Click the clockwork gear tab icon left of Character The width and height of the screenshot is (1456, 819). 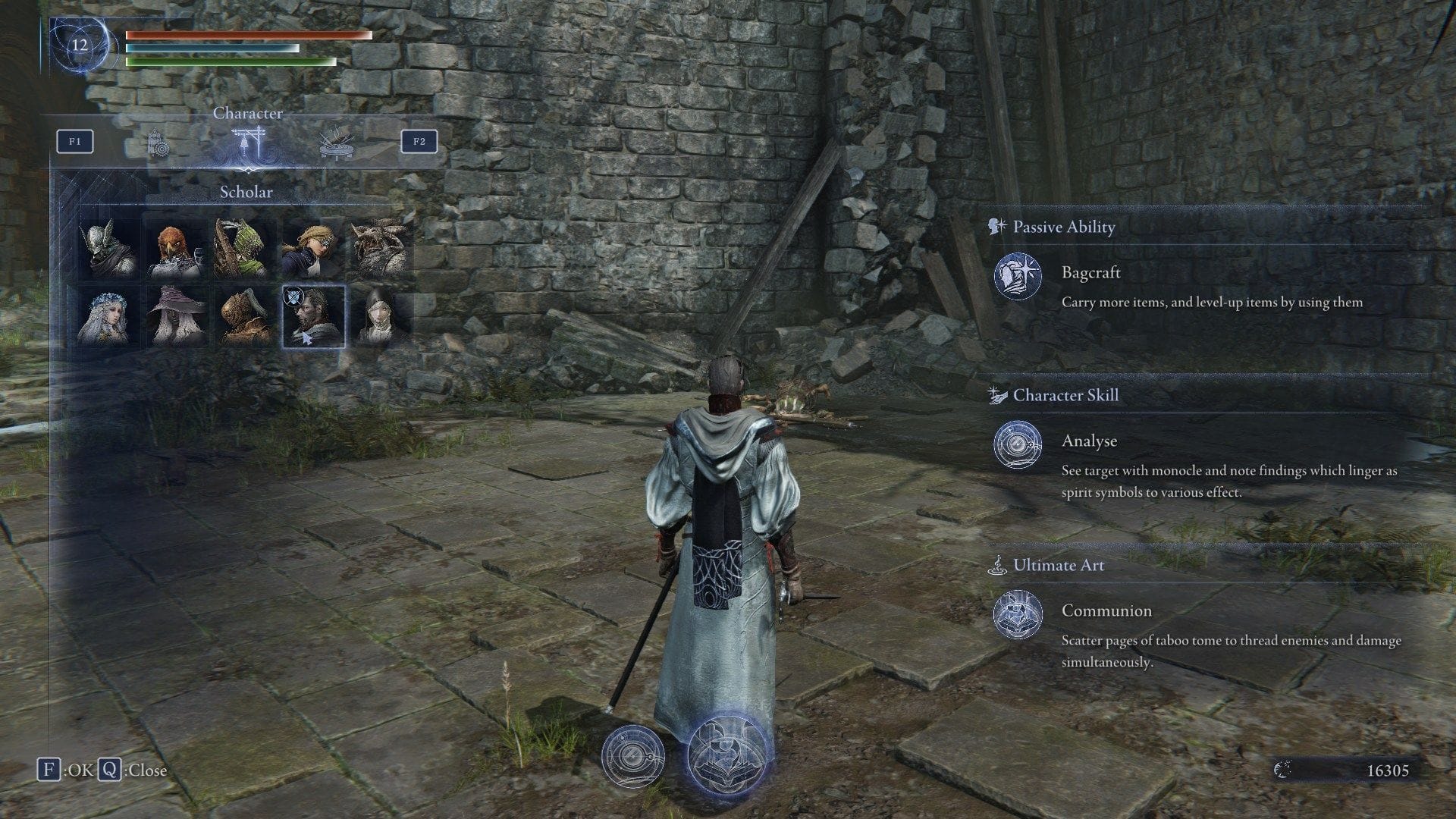[x=159, y=144]
